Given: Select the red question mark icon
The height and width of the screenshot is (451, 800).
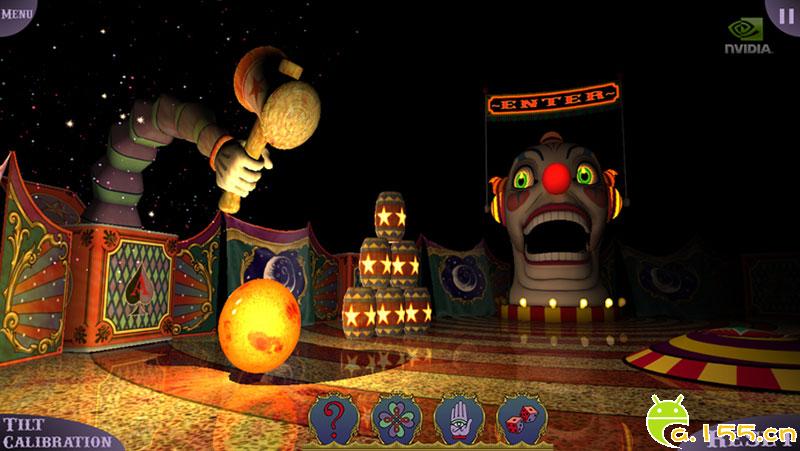Looking at the screenshot, I should [x=335, y=420].
